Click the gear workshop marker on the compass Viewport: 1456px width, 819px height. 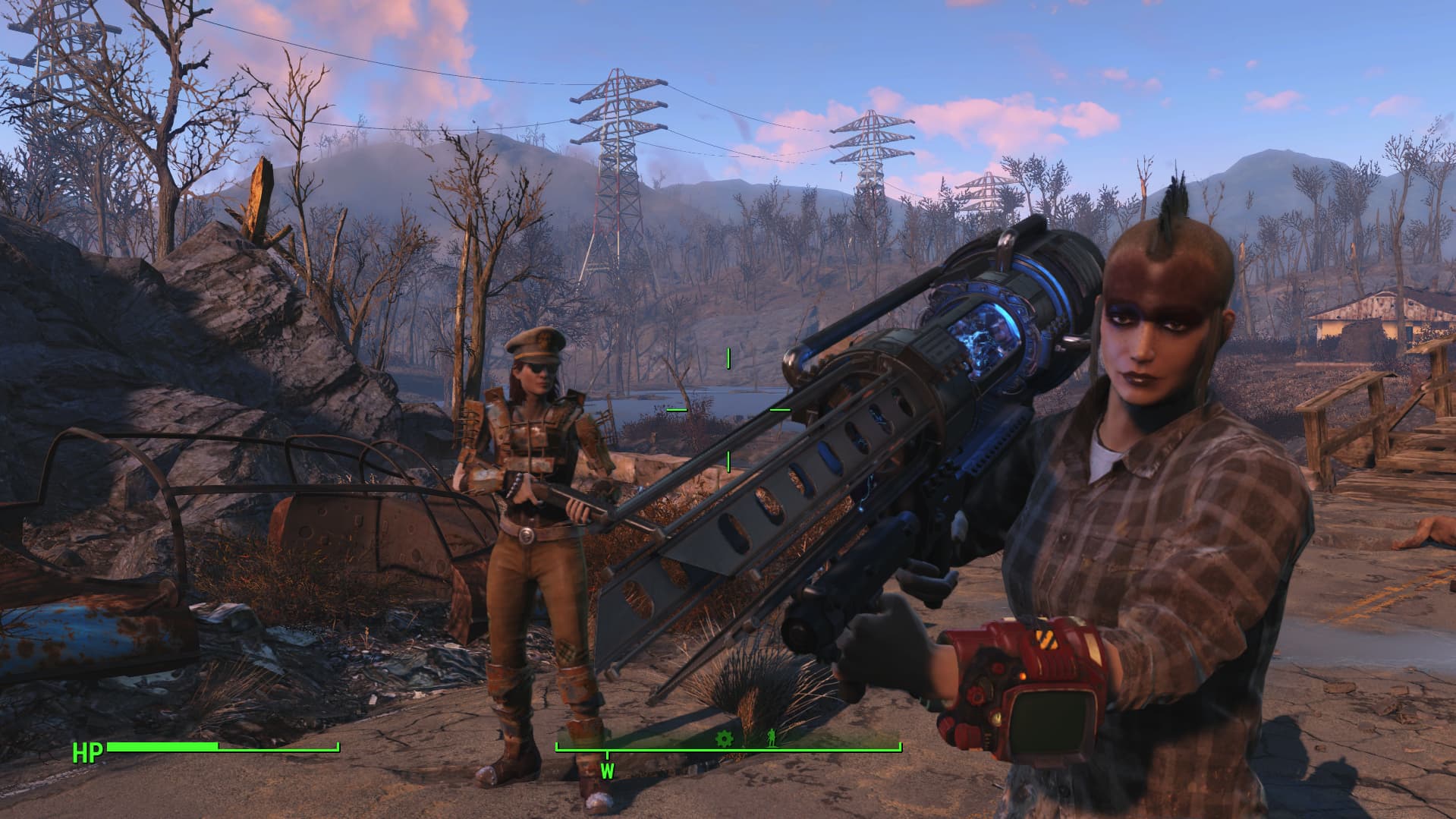click(x=724, y=737)
